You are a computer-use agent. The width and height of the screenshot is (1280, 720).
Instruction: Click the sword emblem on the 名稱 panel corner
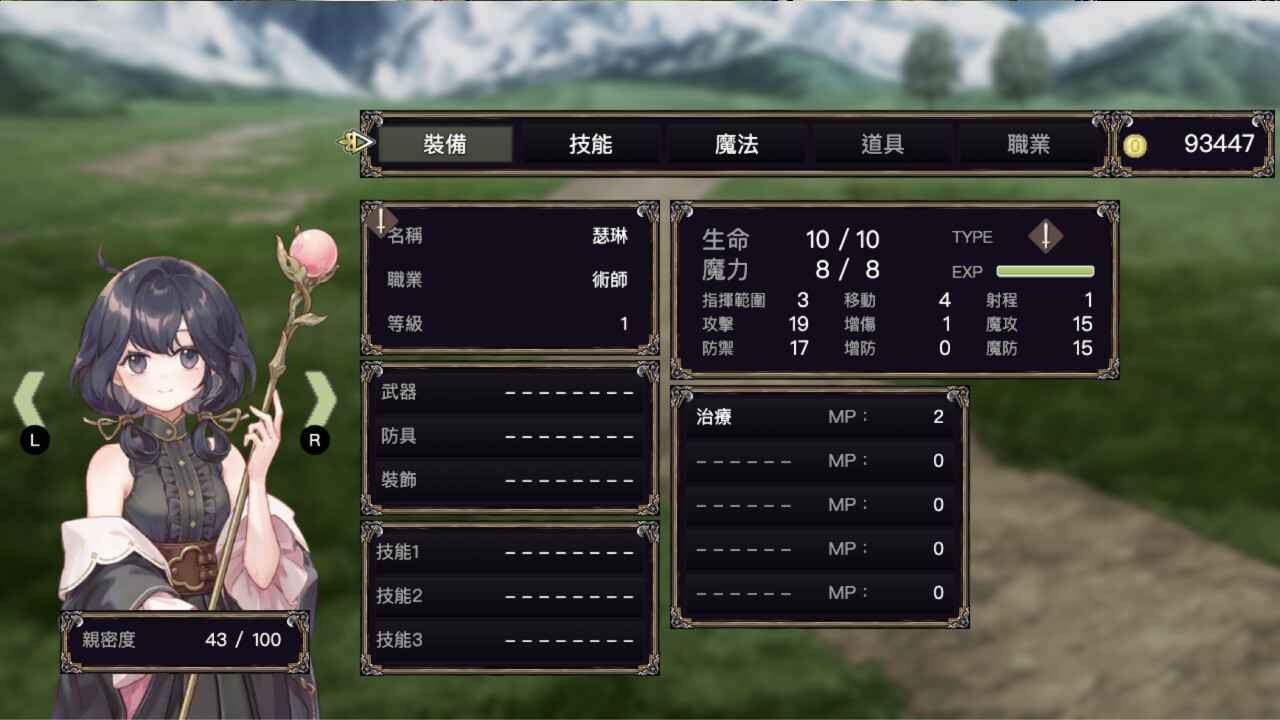point(383,222)
